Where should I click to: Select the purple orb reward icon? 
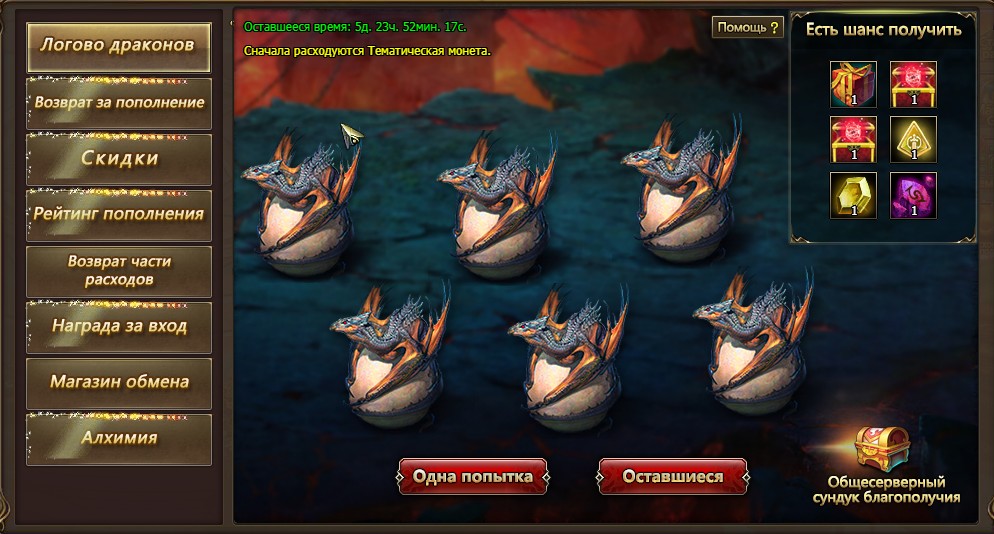[x=914, y=195]
